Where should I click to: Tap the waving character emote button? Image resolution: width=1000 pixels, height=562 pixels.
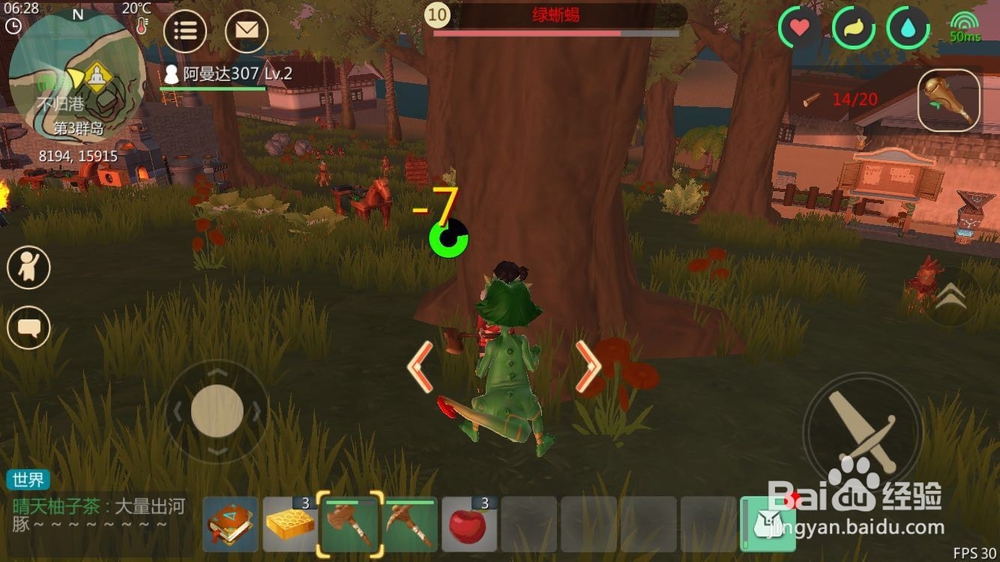click(x=28, y=267)
